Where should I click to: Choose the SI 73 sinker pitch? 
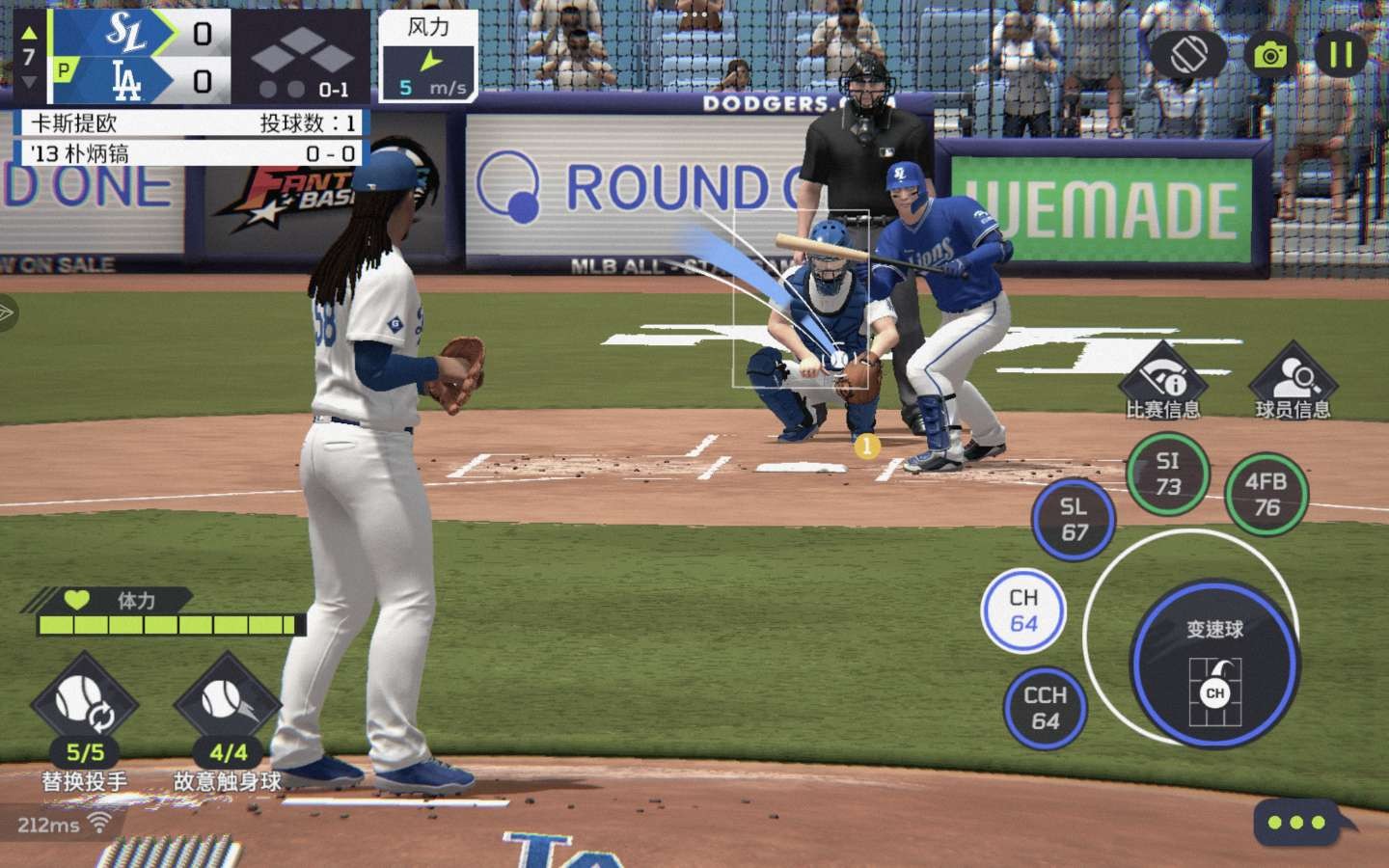tap(1167, 474)
